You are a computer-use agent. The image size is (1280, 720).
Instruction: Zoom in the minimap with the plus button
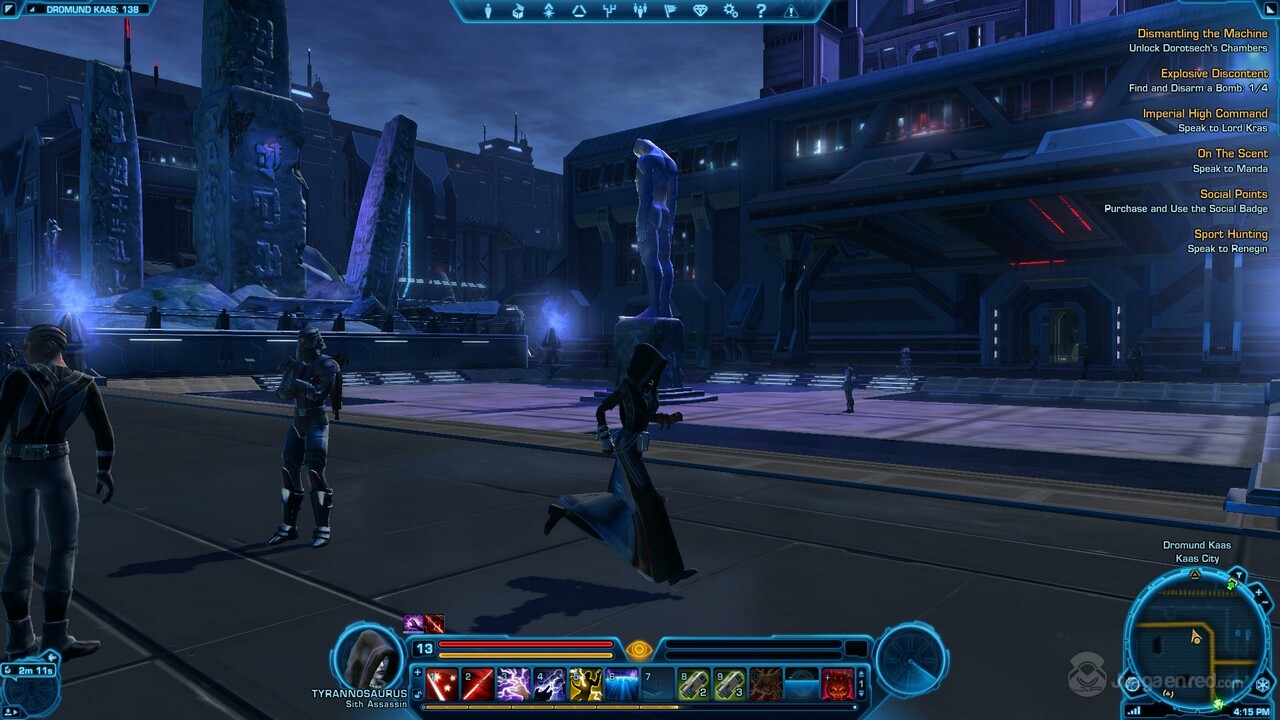pyautogui.click(x=1259, y=592)
